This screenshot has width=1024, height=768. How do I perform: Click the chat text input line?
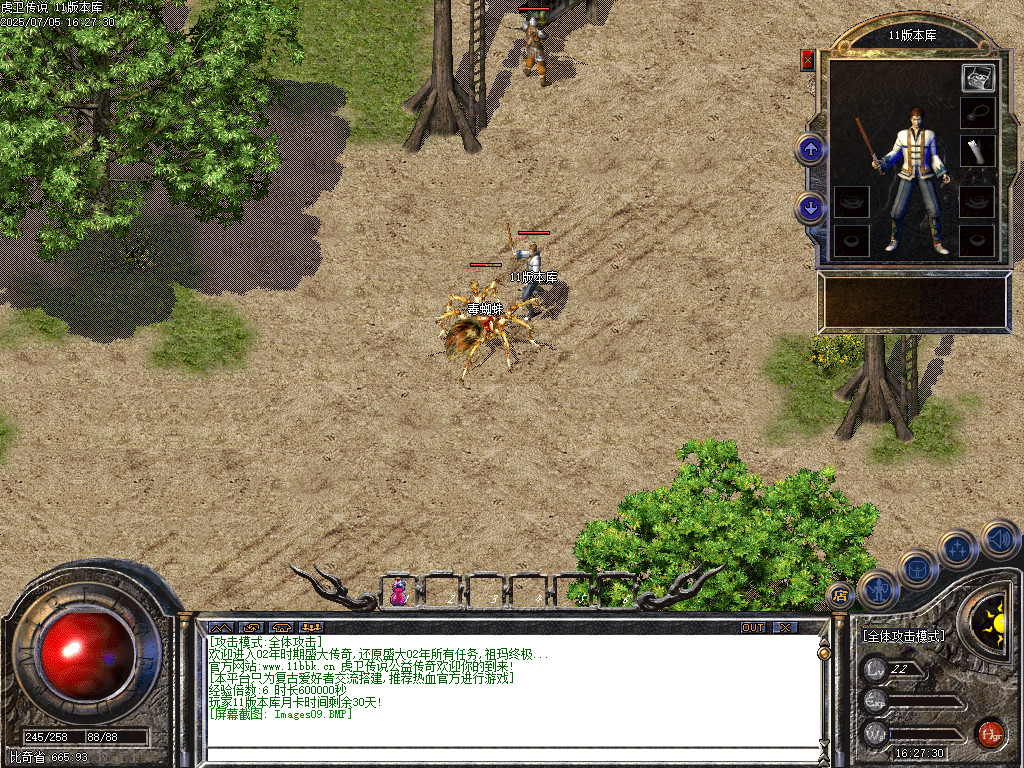pos(510,755)
